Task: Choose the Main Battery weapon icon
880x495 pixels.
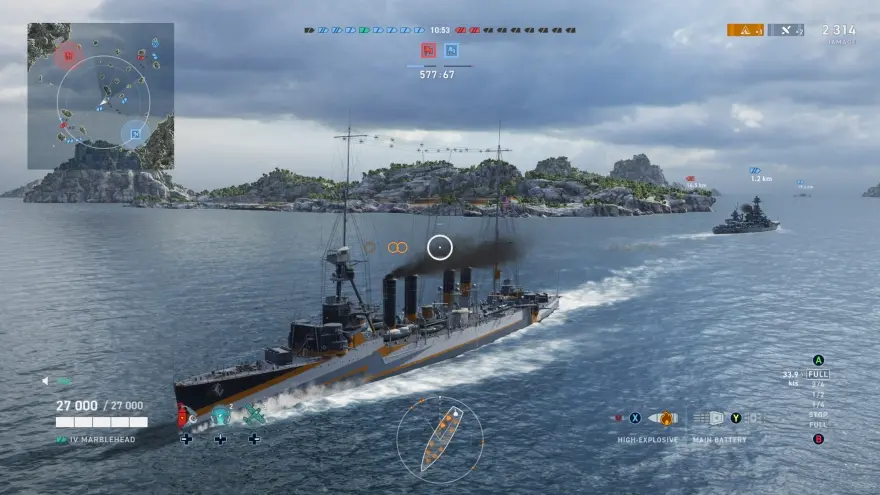Action: (716, 418)
